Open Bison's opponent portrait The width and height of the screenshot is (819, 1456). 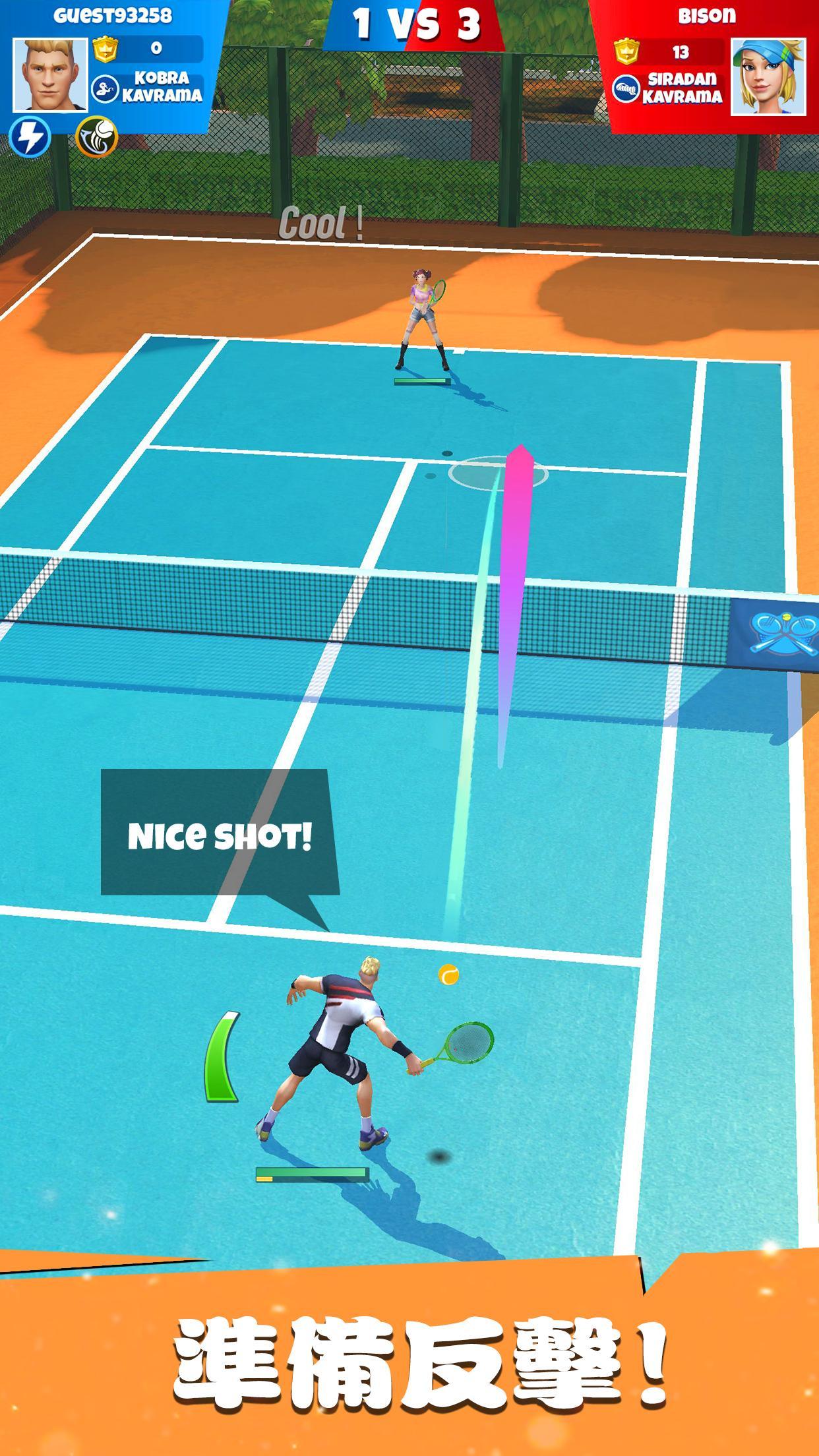click(x=768, y=76)
